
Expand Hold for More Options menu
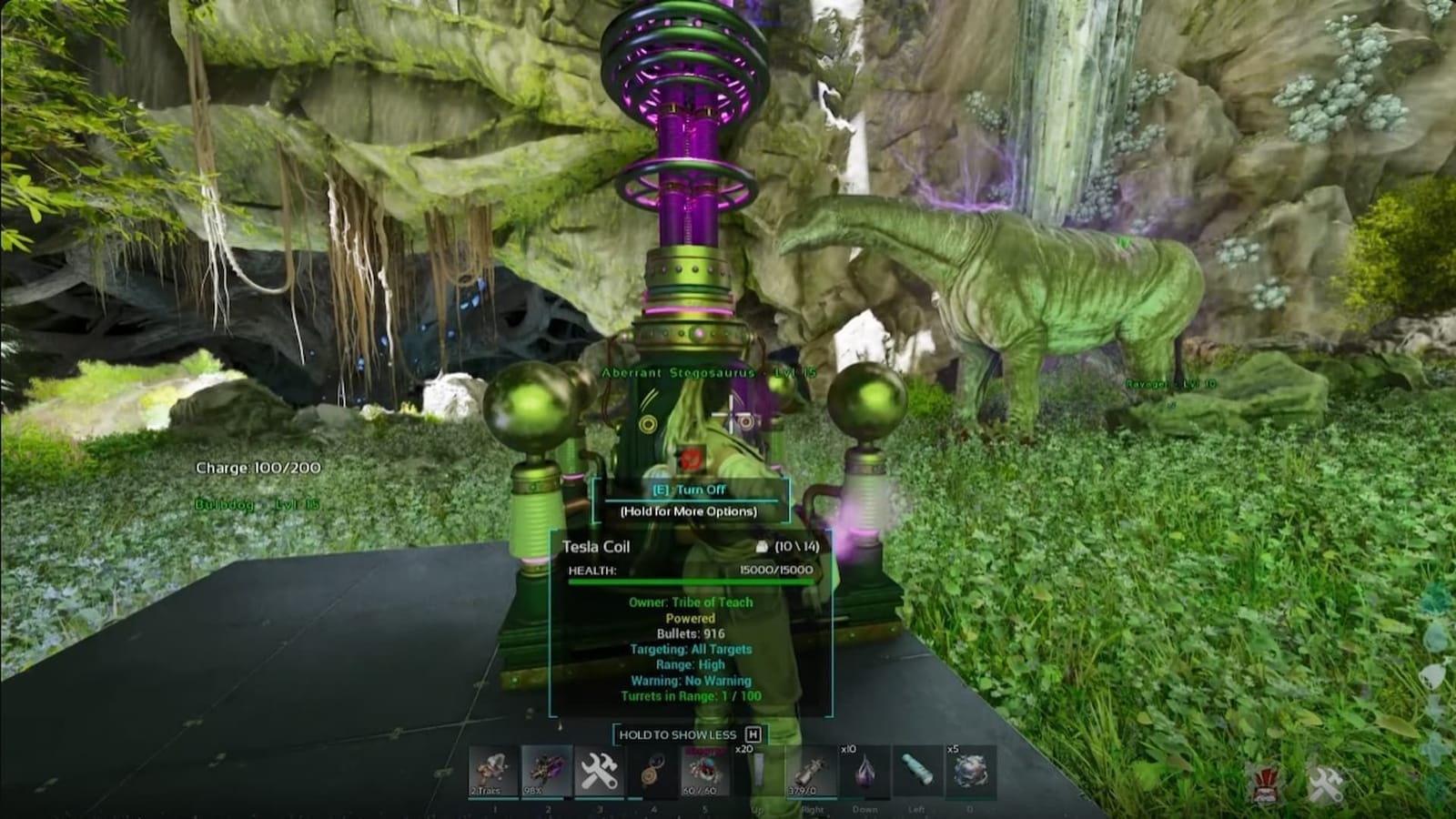coord(689,512)
